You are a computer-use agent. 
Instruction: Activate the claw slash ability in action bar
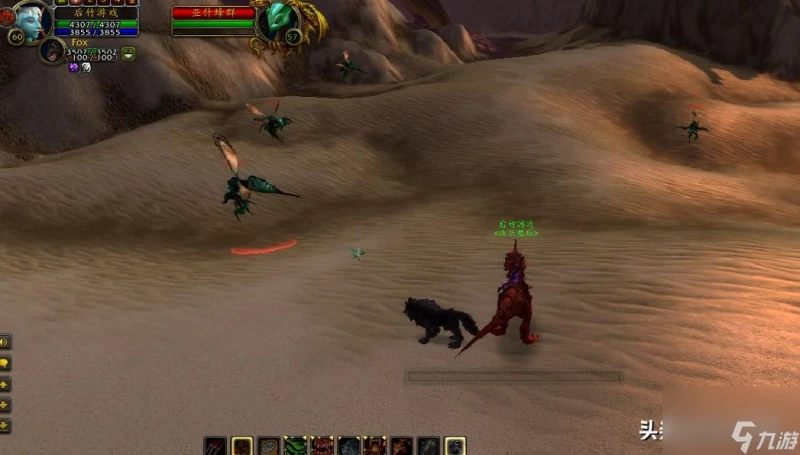(216, 446)
